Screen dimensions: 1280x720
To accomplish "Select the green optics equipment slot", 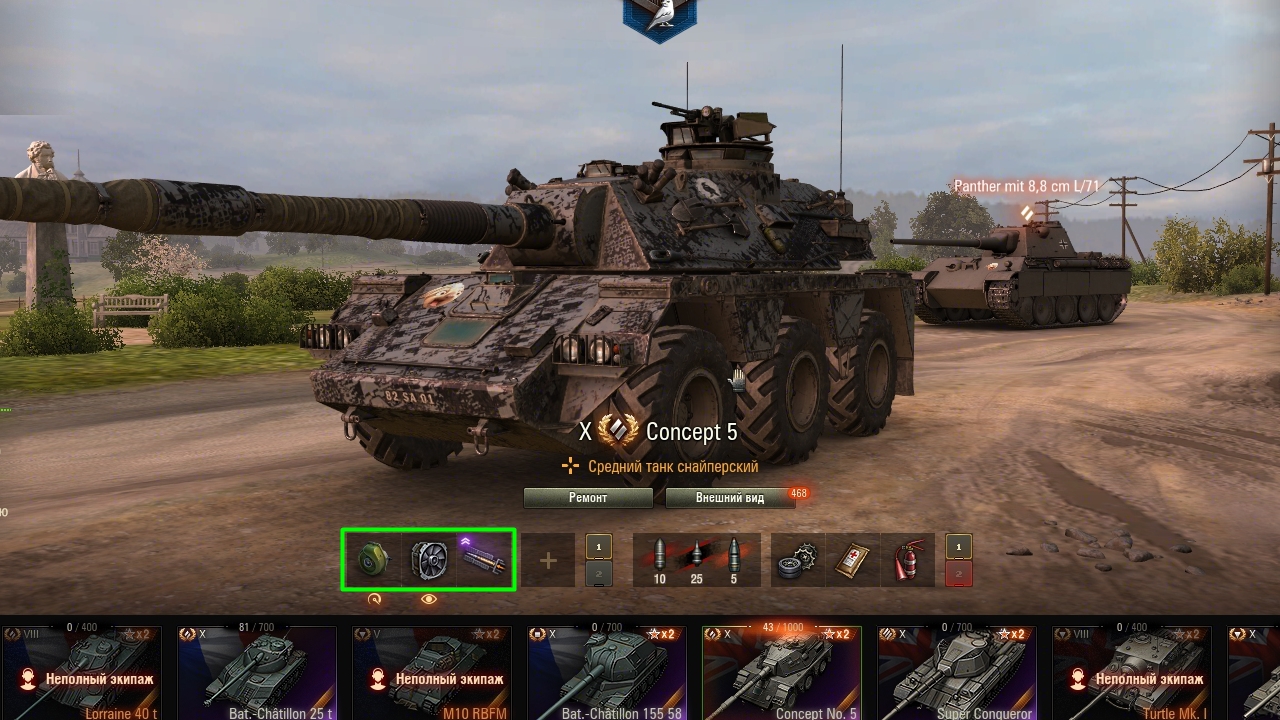I will (372, 560).
